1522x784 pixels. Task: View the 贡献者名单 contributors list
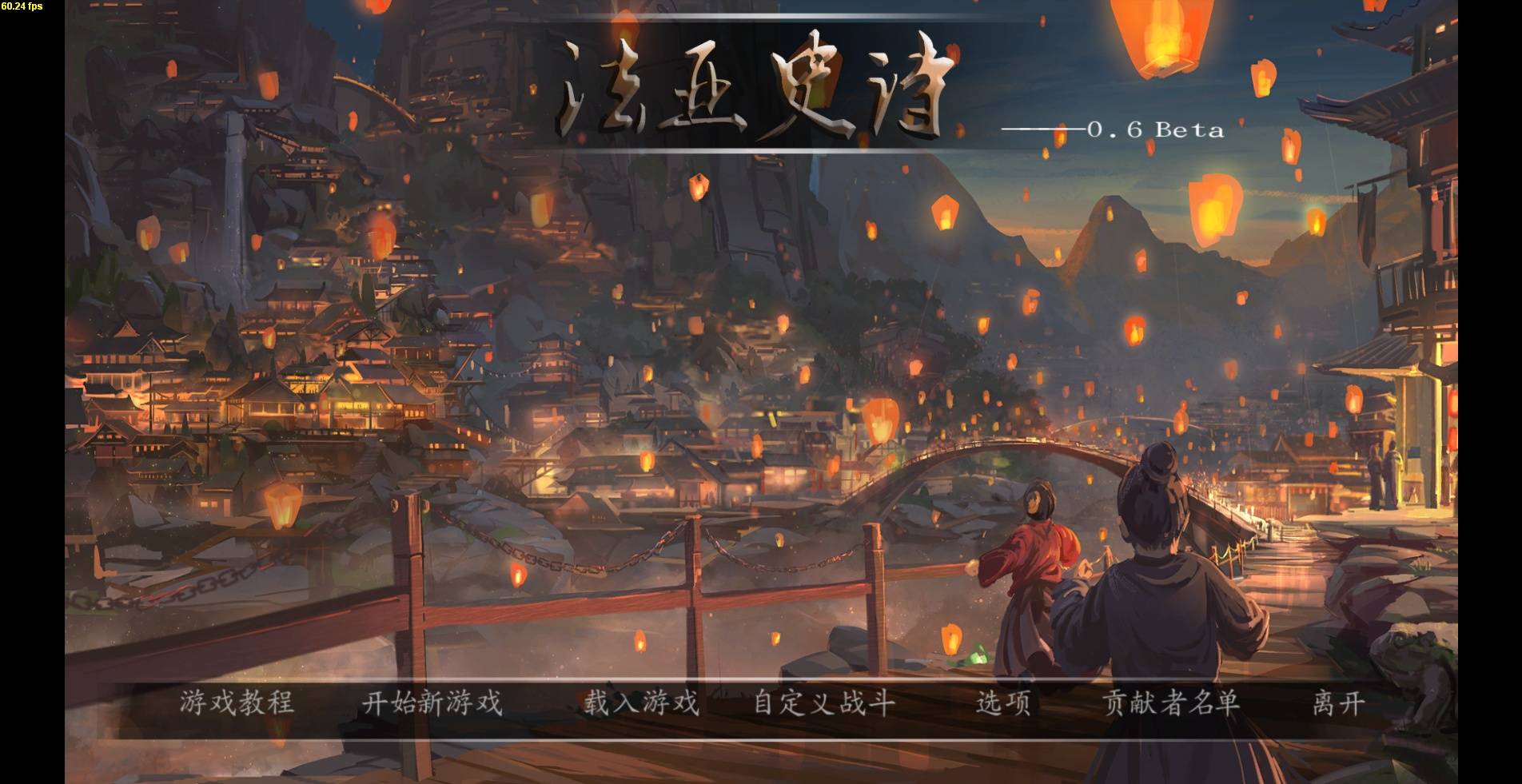pos(1169,706)
